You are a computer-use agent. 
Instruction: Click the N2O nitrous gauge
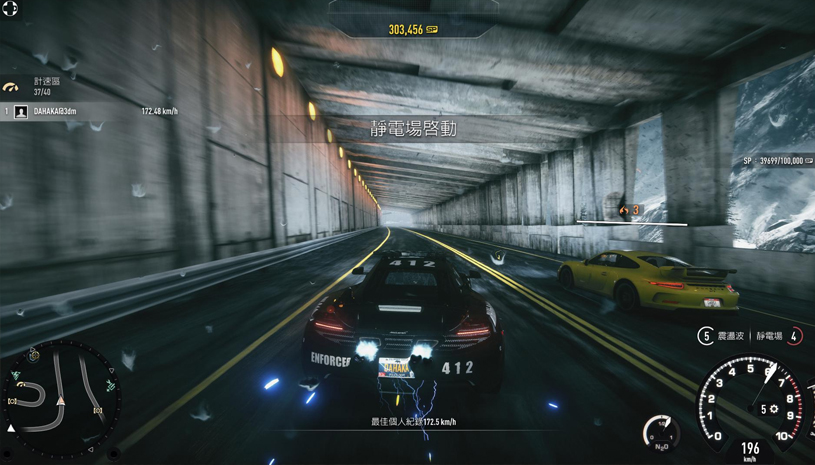pos(662,432)
